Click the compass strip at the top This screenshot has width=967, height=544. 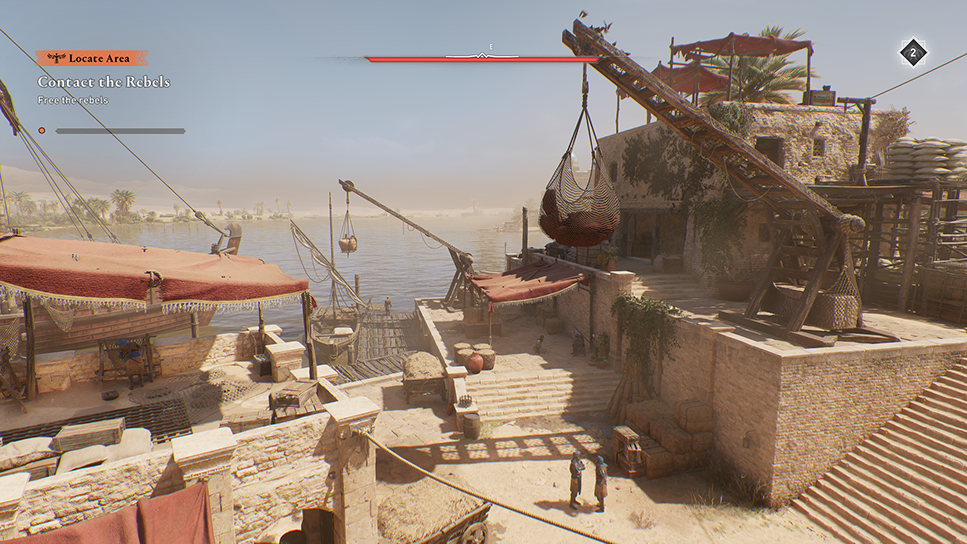[484, 57]
